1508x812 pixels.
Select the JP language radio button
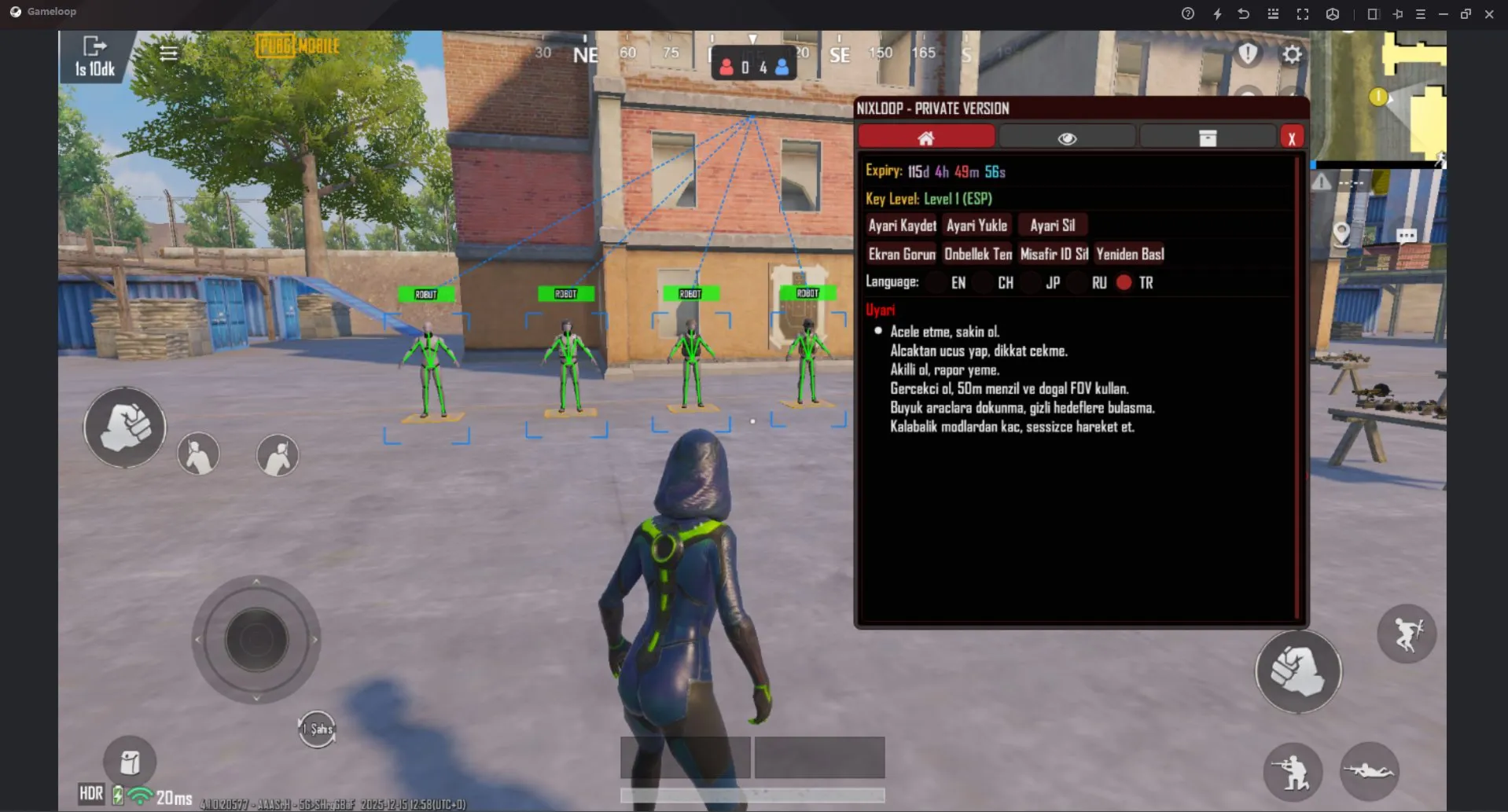[1031, 282]
